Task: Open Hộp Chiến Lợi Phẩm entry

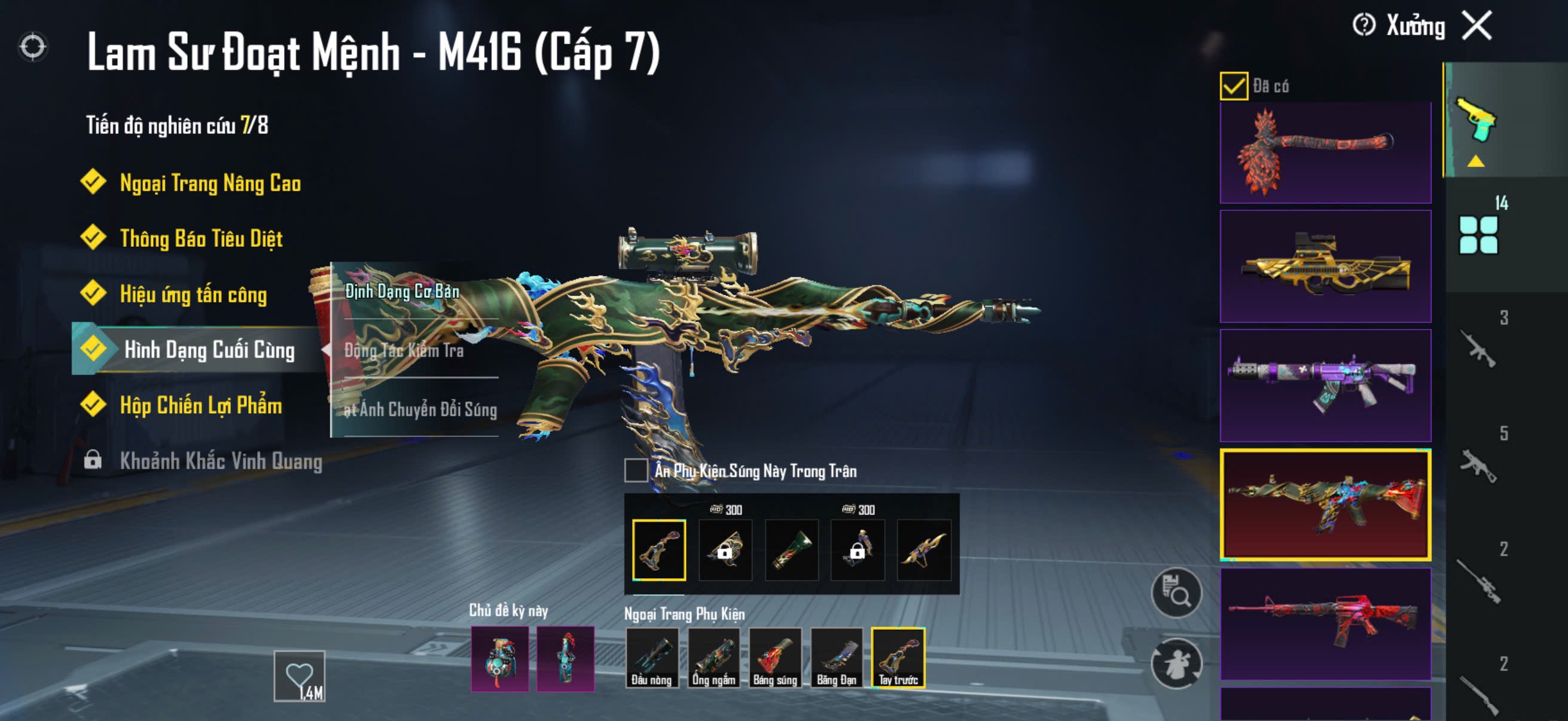Action: pos(200,405)
